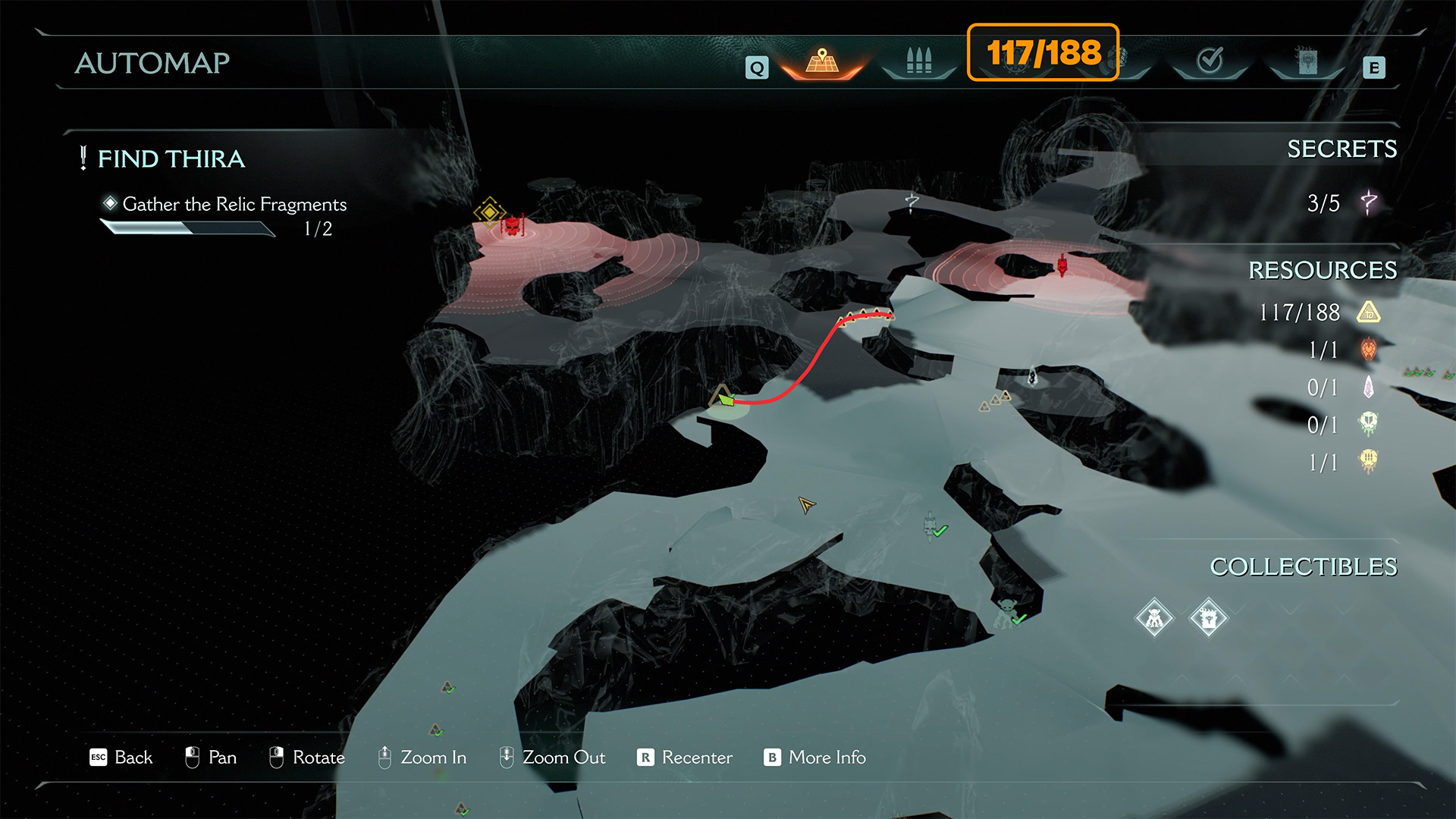Click the green player position marker
Image resolution: width=1456 pixels, height=819 pixels.
[x=726, y=399]
